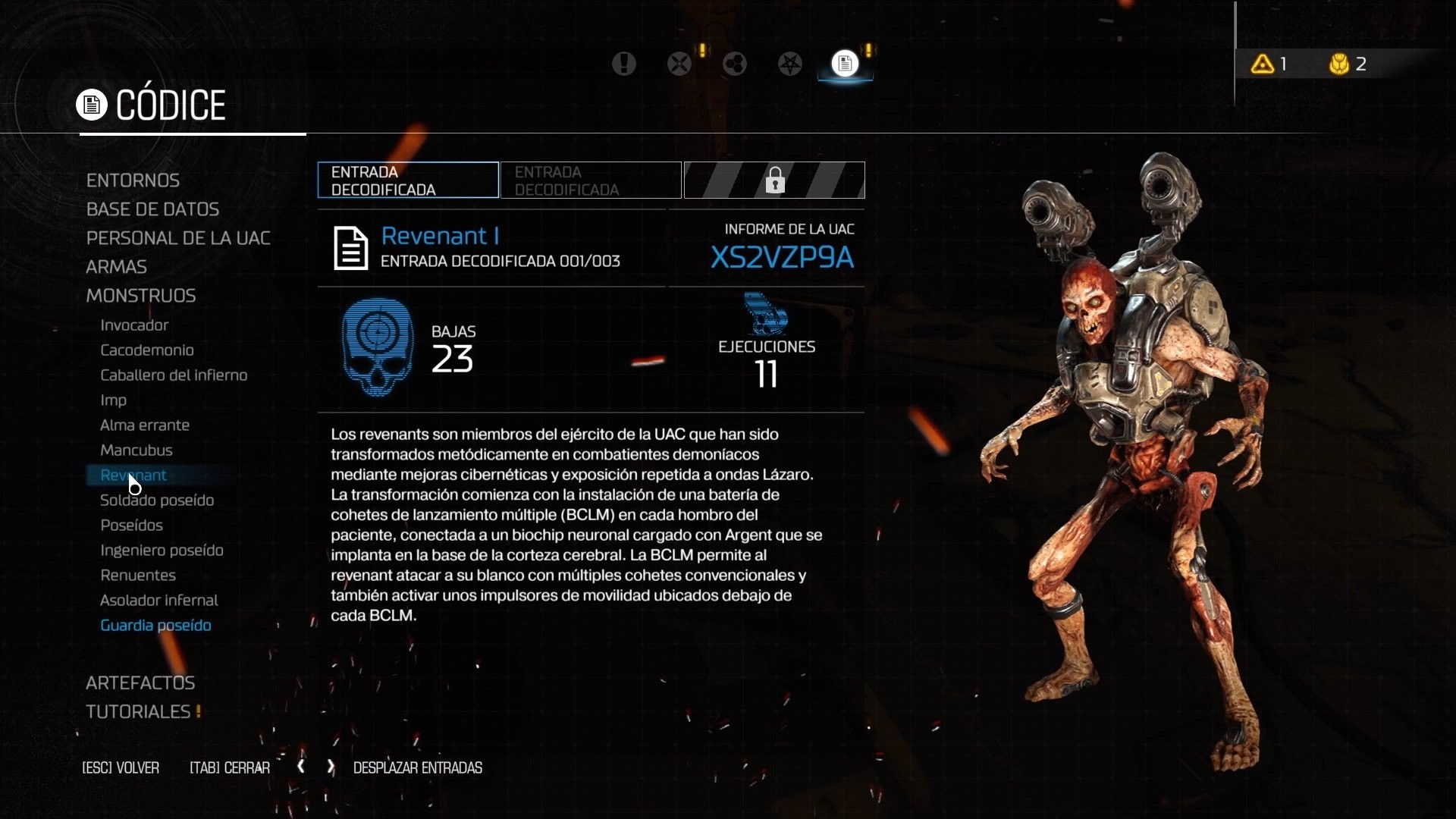The width and height of the screenshot is (1456, 819).
Task: Switch to the second Entrada Decodificada tab
Action: [591, 180]
